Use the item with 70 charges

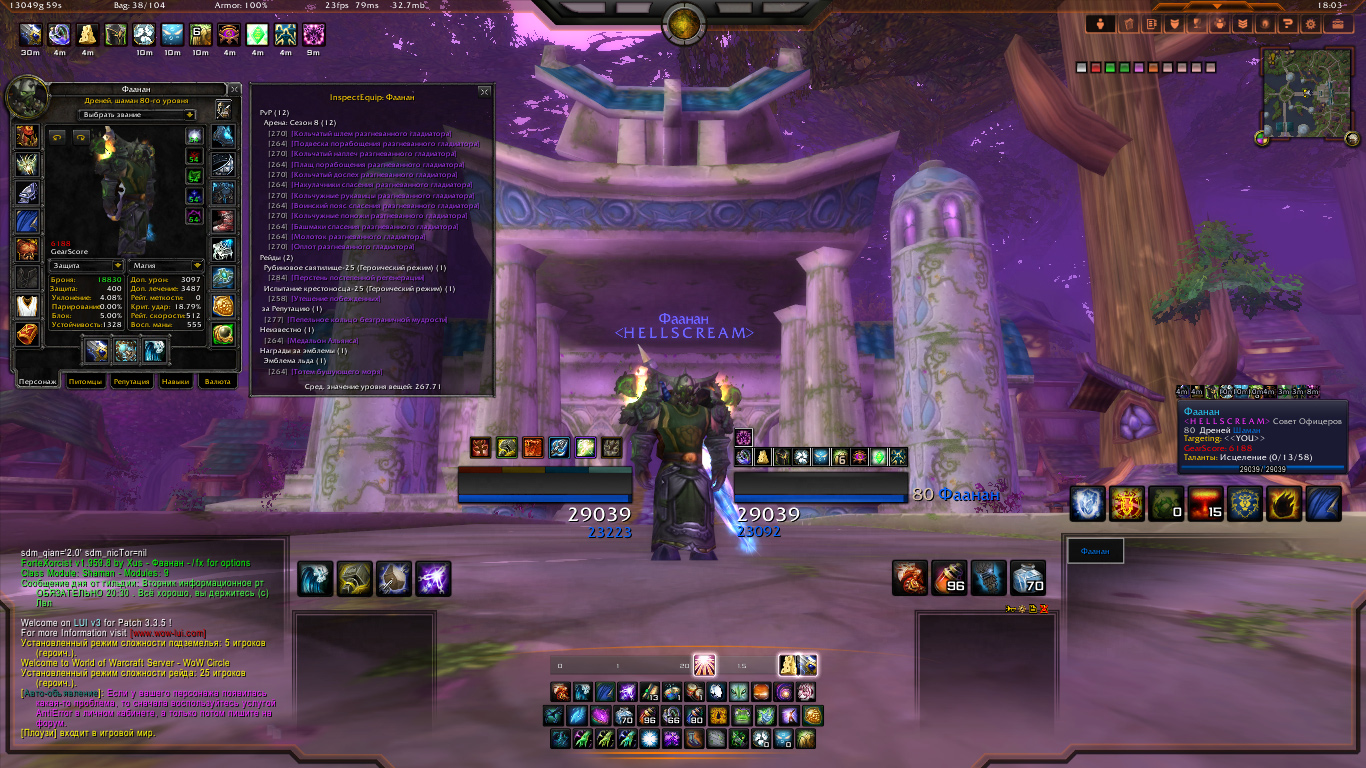pyautogui.click(x=1028, y=578)
